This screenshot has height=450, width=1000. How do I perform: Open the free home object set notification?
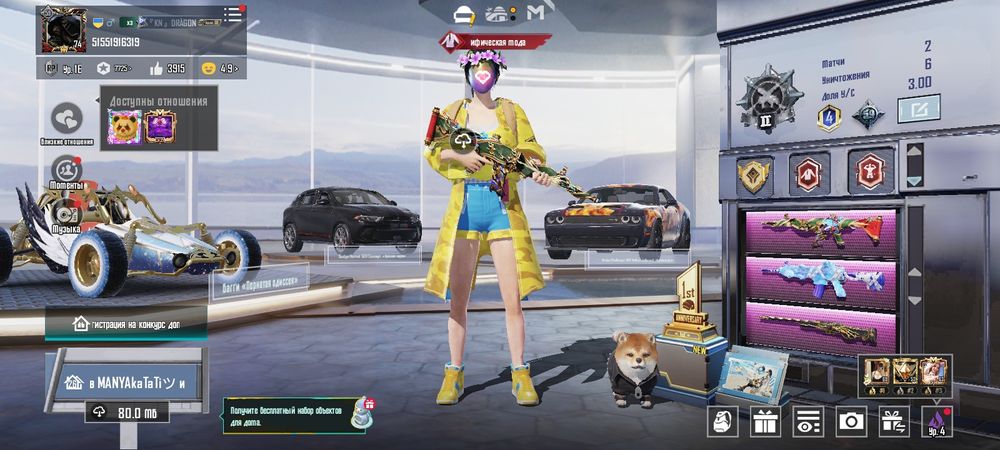point(297,415)
